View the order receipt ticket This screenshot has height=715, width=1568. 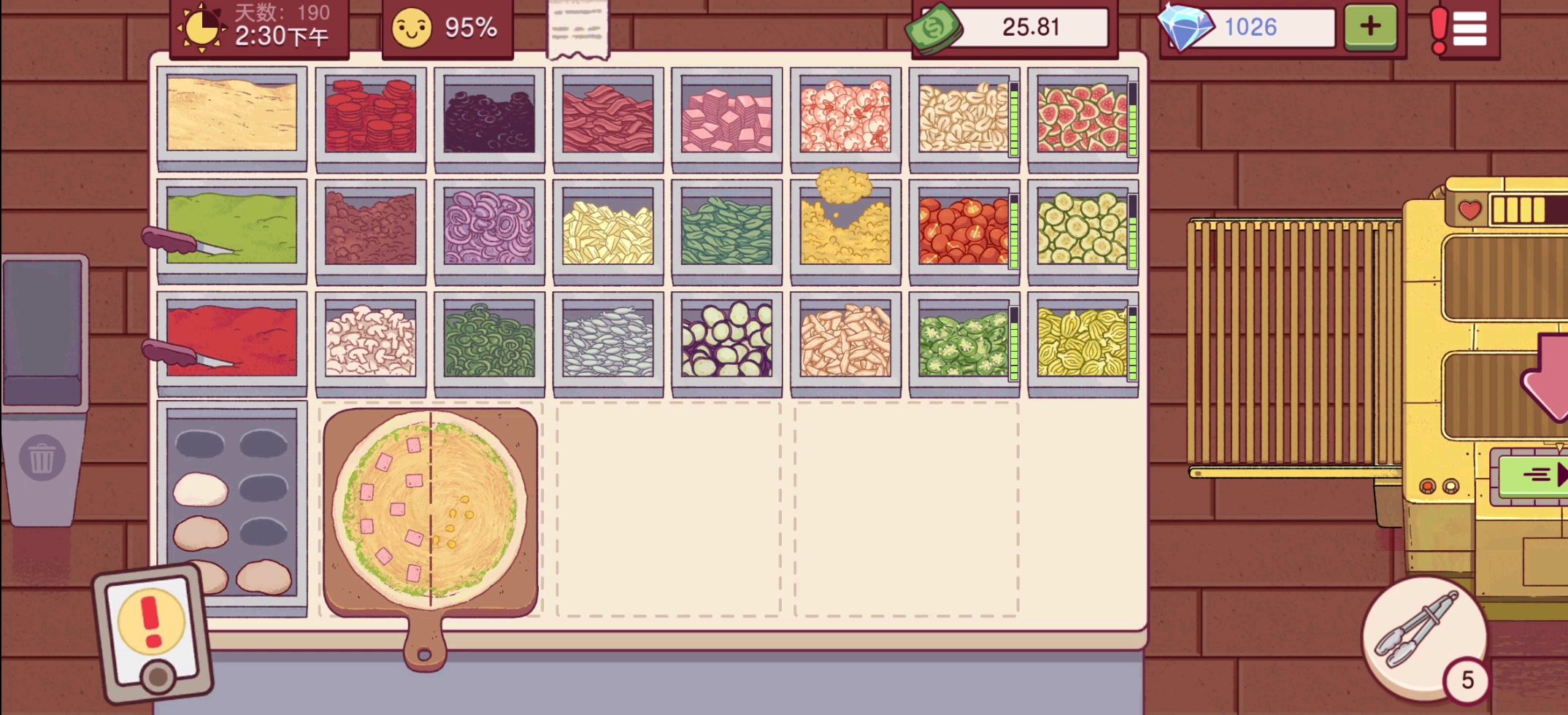577,29
